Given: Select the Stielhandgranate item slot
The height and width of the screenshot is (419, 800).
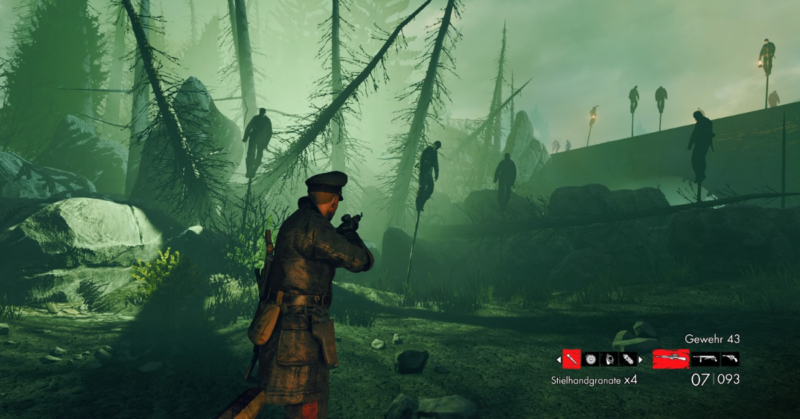Looking at the screenshot, I should (x=571, y=358).
